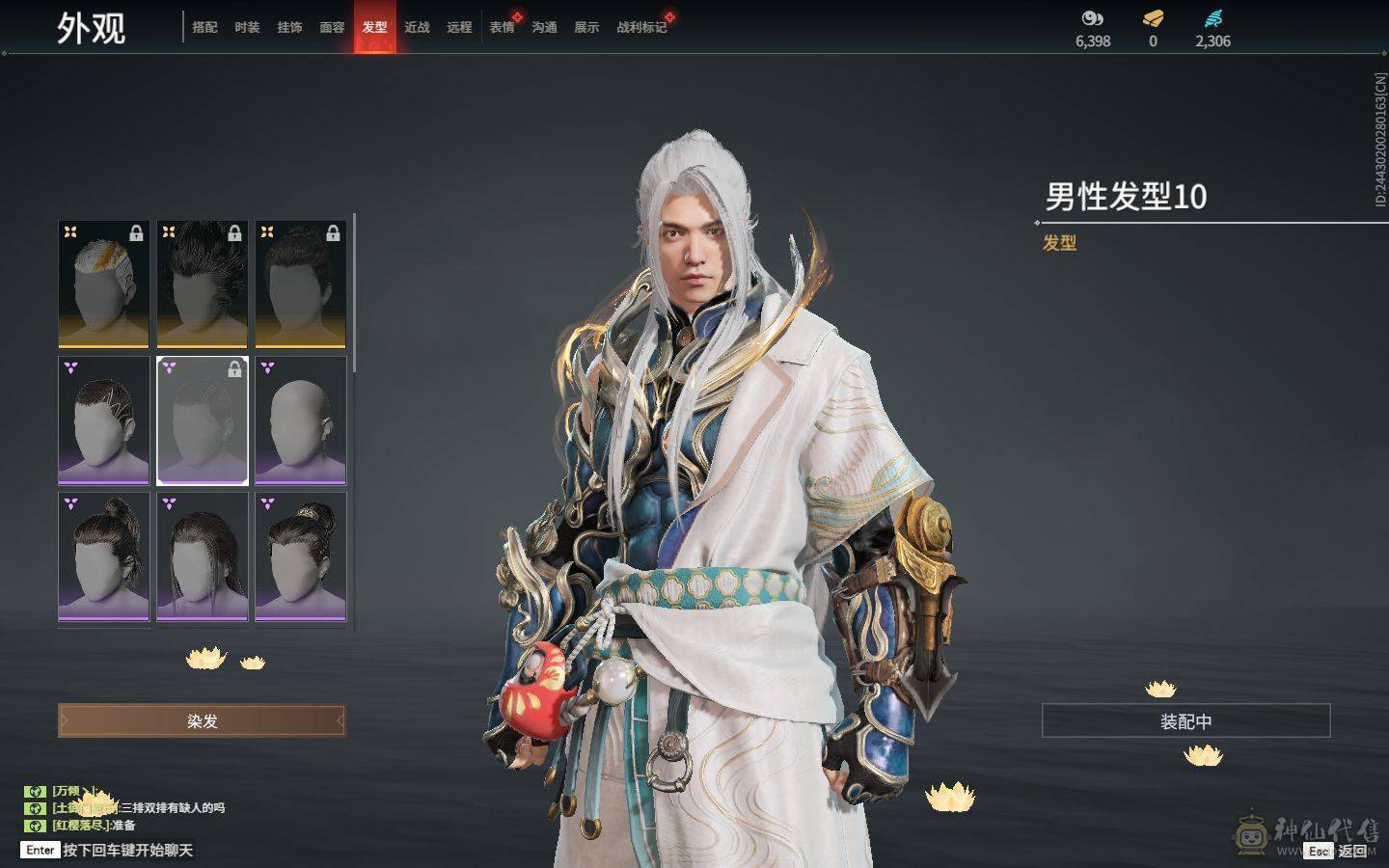Switch to the 时装 tab
The height and width of the screenshot is (868, 1389).
pyautogui.click(x=247, y=28)
